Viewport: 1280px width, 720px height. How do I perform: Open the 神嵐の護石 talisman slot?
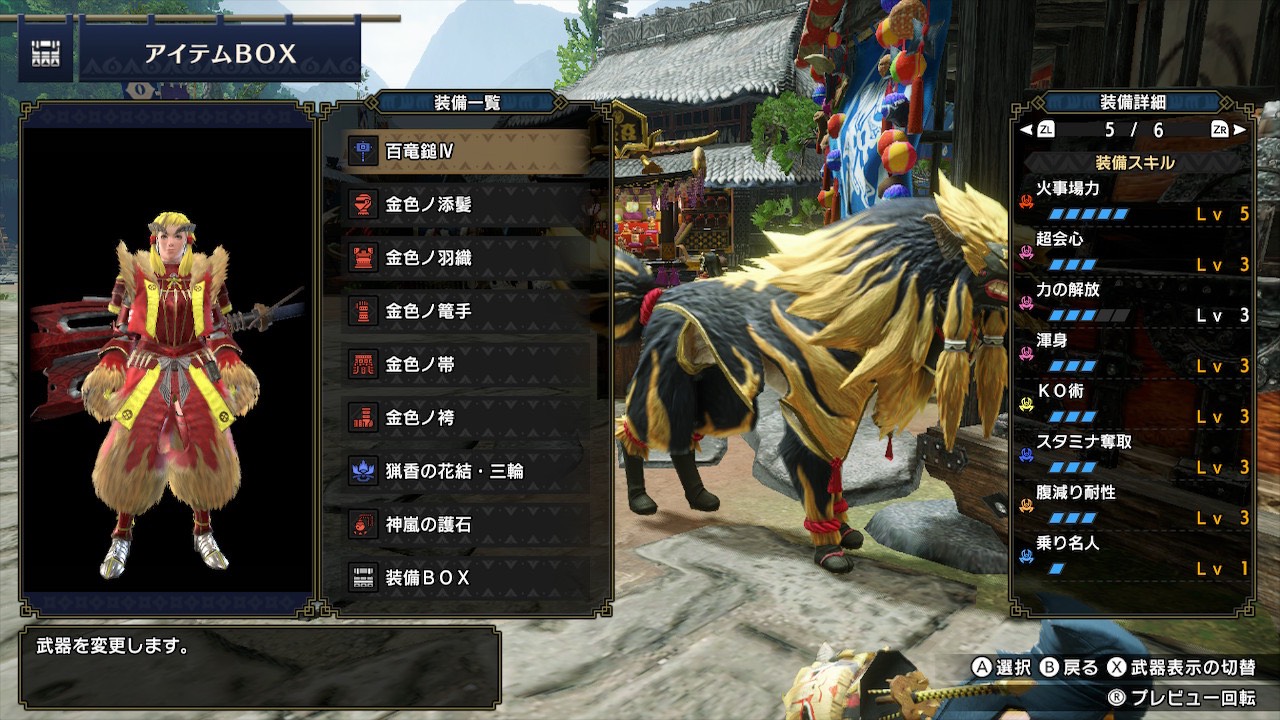pos(466,524)
